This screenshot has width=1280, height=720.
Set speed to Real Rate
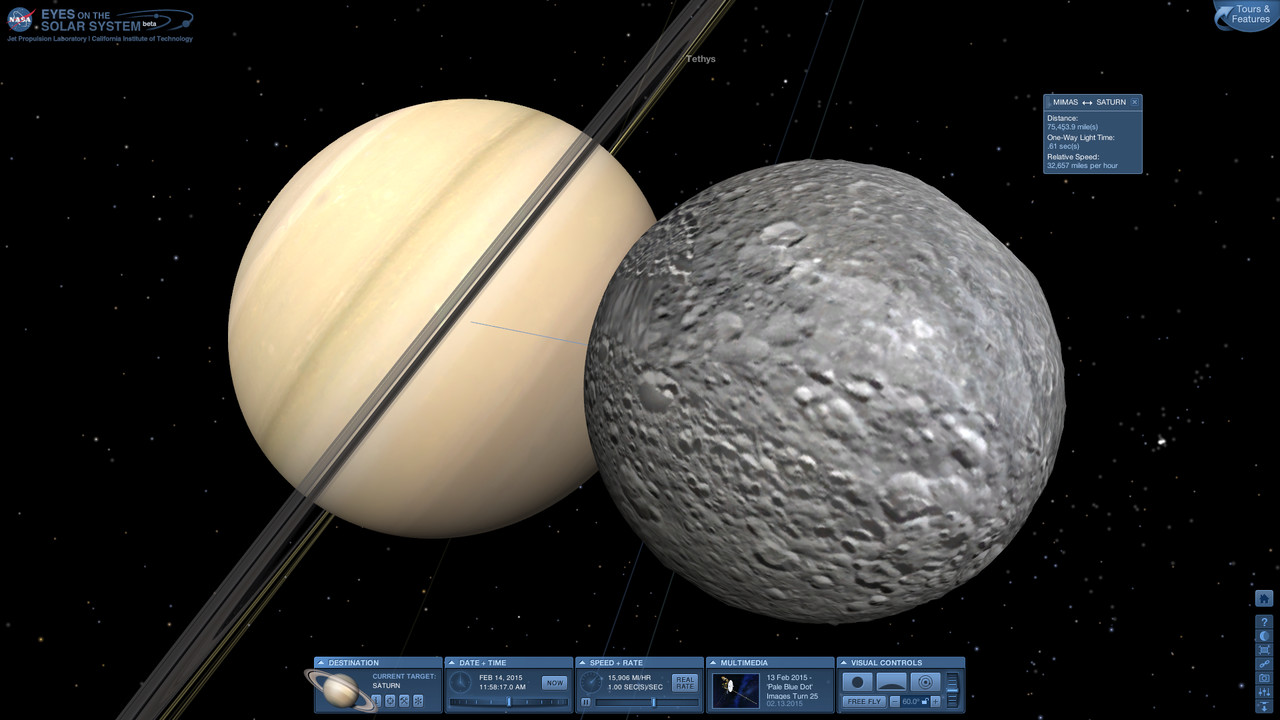click(x=684, y=683)
